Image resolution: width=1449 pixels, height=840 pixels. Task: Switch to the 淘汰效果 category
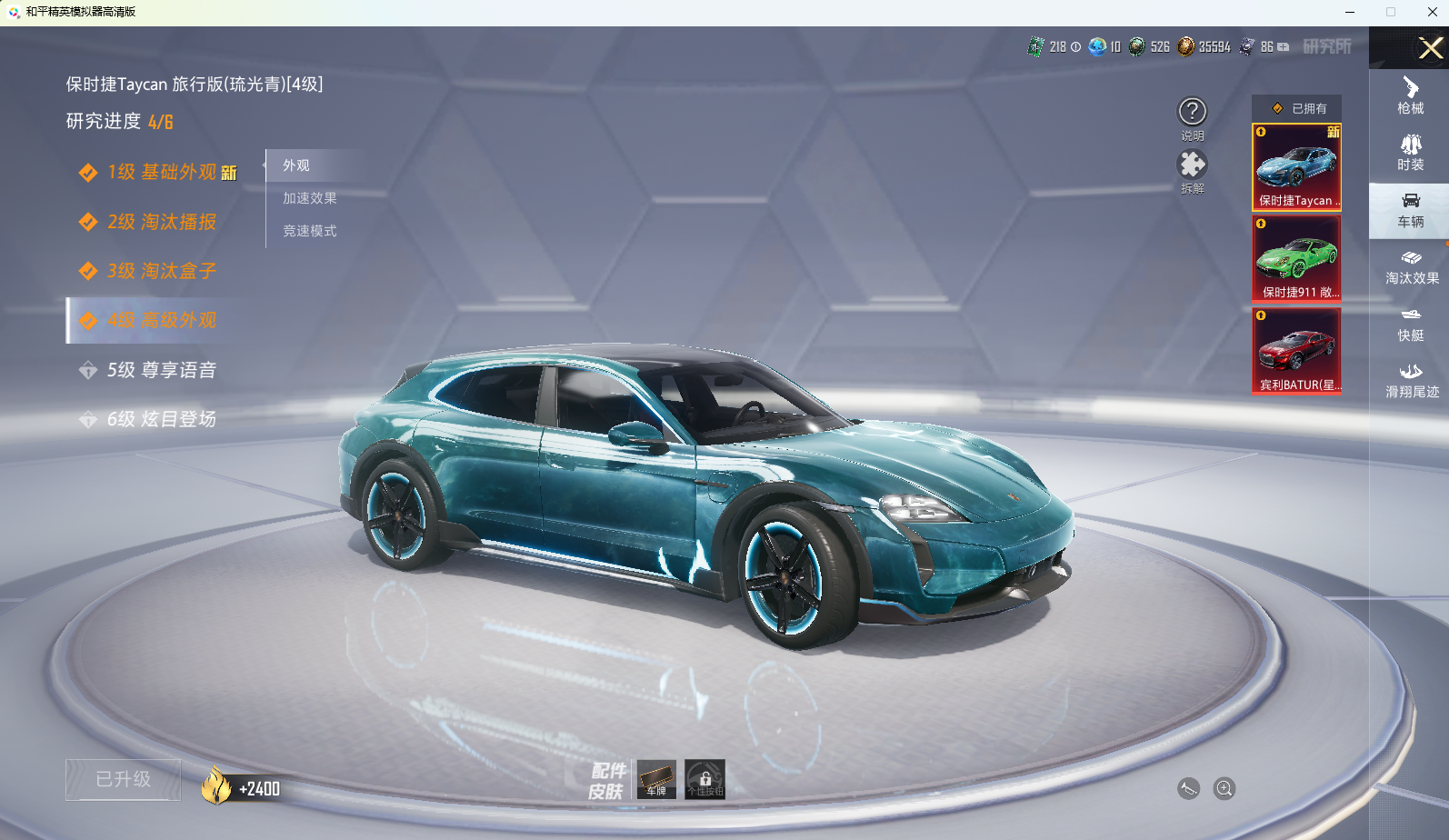1411,266
